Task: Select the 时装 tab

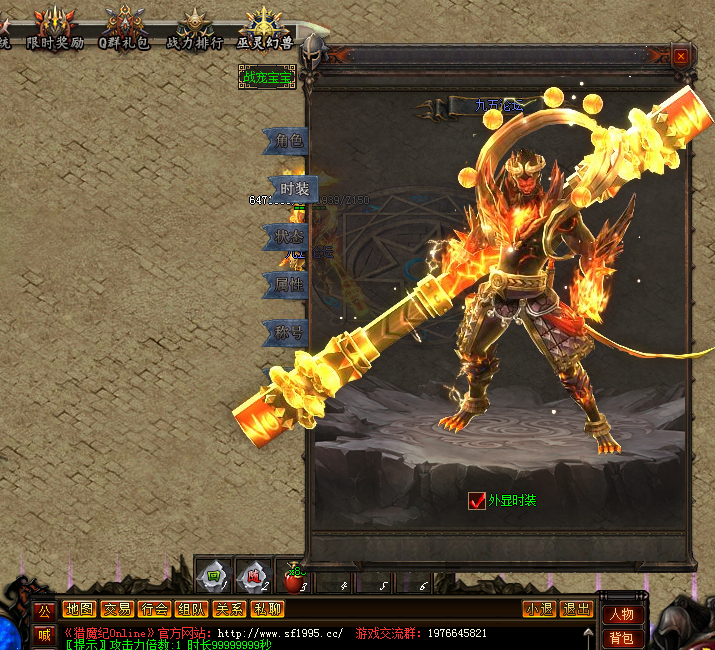Action: (x=294, y=189)
